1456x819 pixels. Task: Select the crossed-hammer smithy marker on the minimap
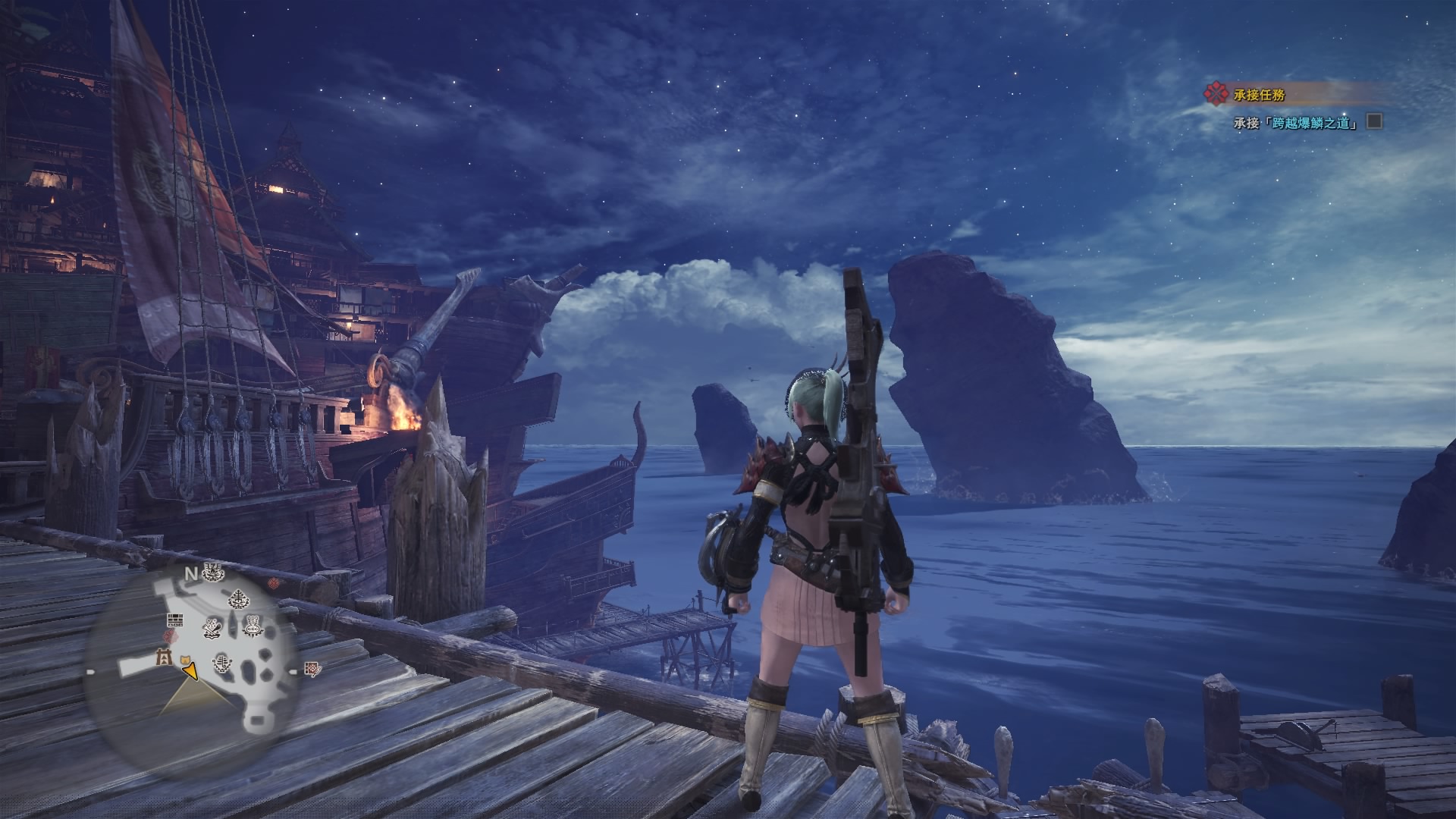coord(212,626)
